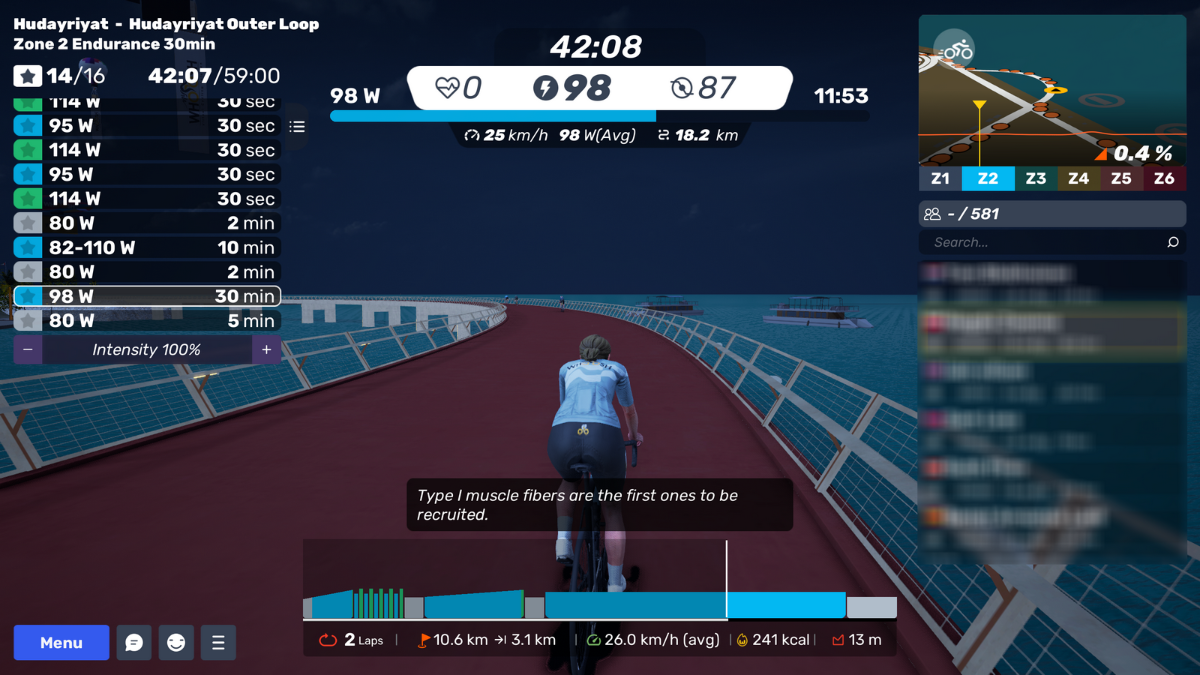Open the Menu button
This screenshot has height=675, width=1200.
(x=61, y=643)
